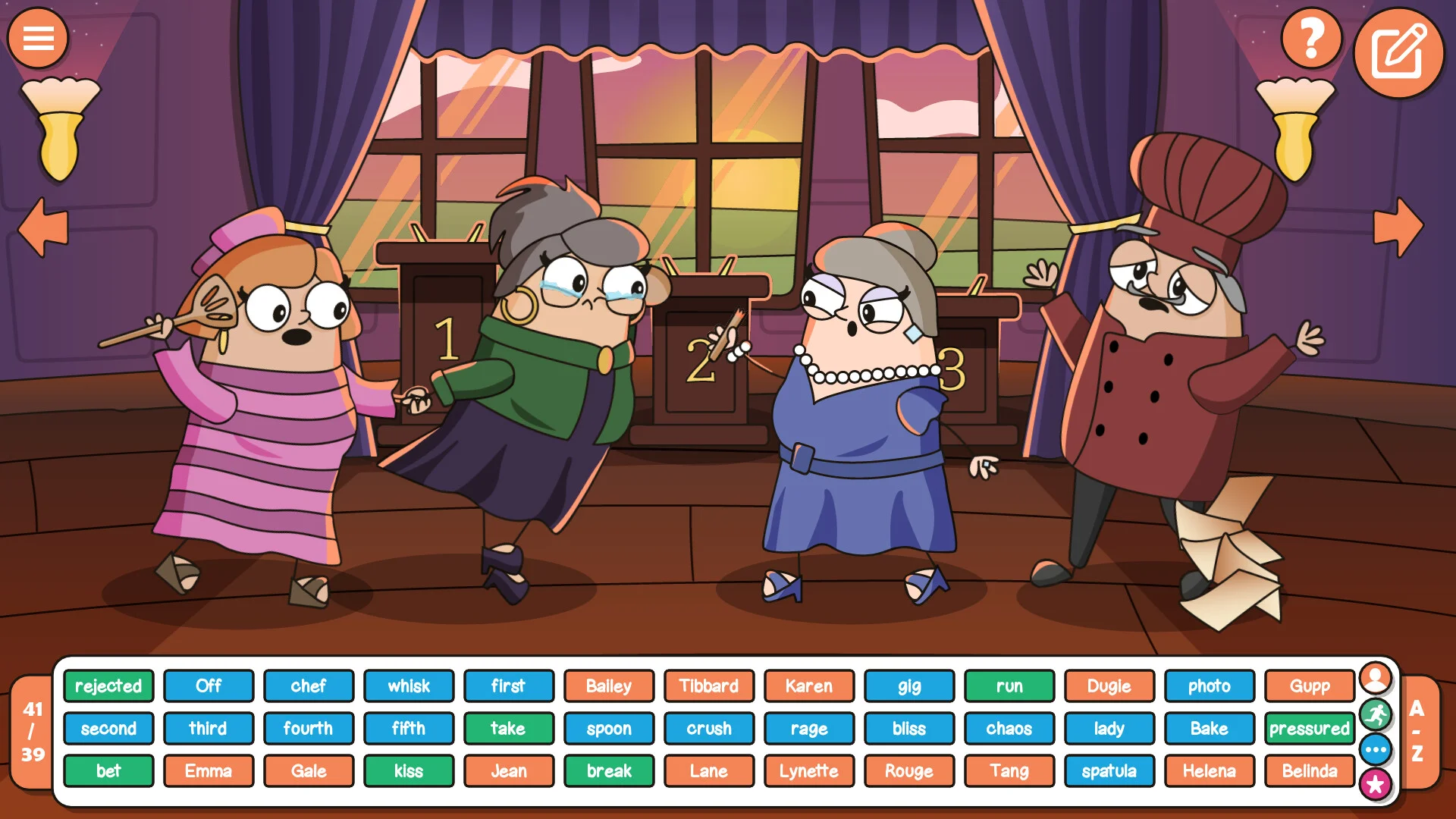Filter words by the pink star icon
The image size is (1456, 819).
[x=1375, y=785]
